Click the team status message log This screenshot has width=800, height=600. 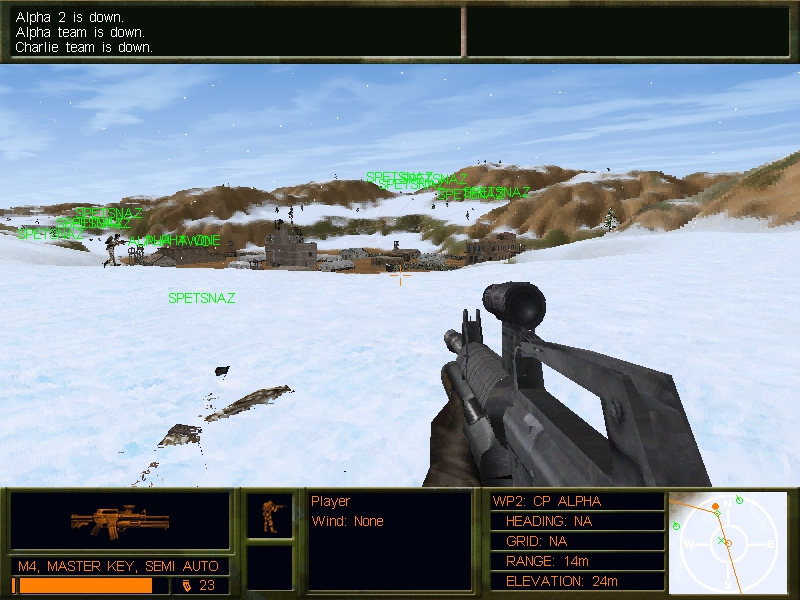(236, 33)
